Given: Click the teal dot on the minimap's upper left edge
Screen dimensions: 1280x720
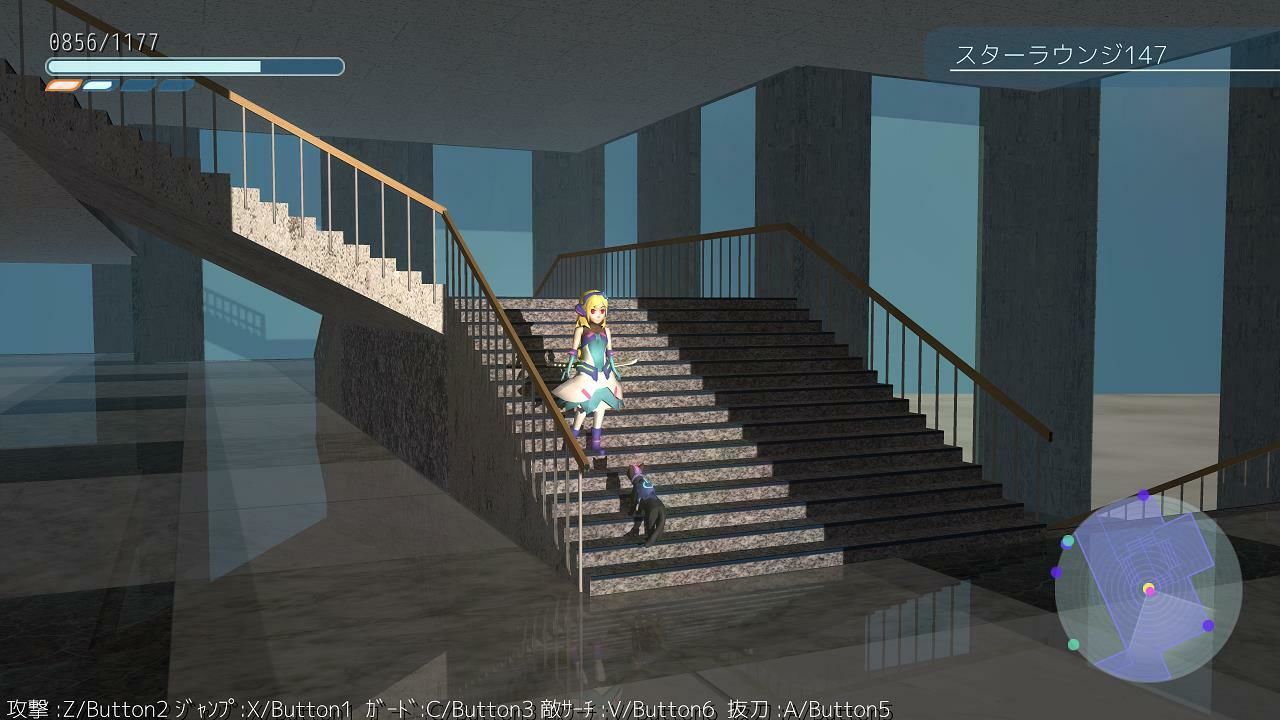Looking at the screenshot, I should click(1067, 541).
